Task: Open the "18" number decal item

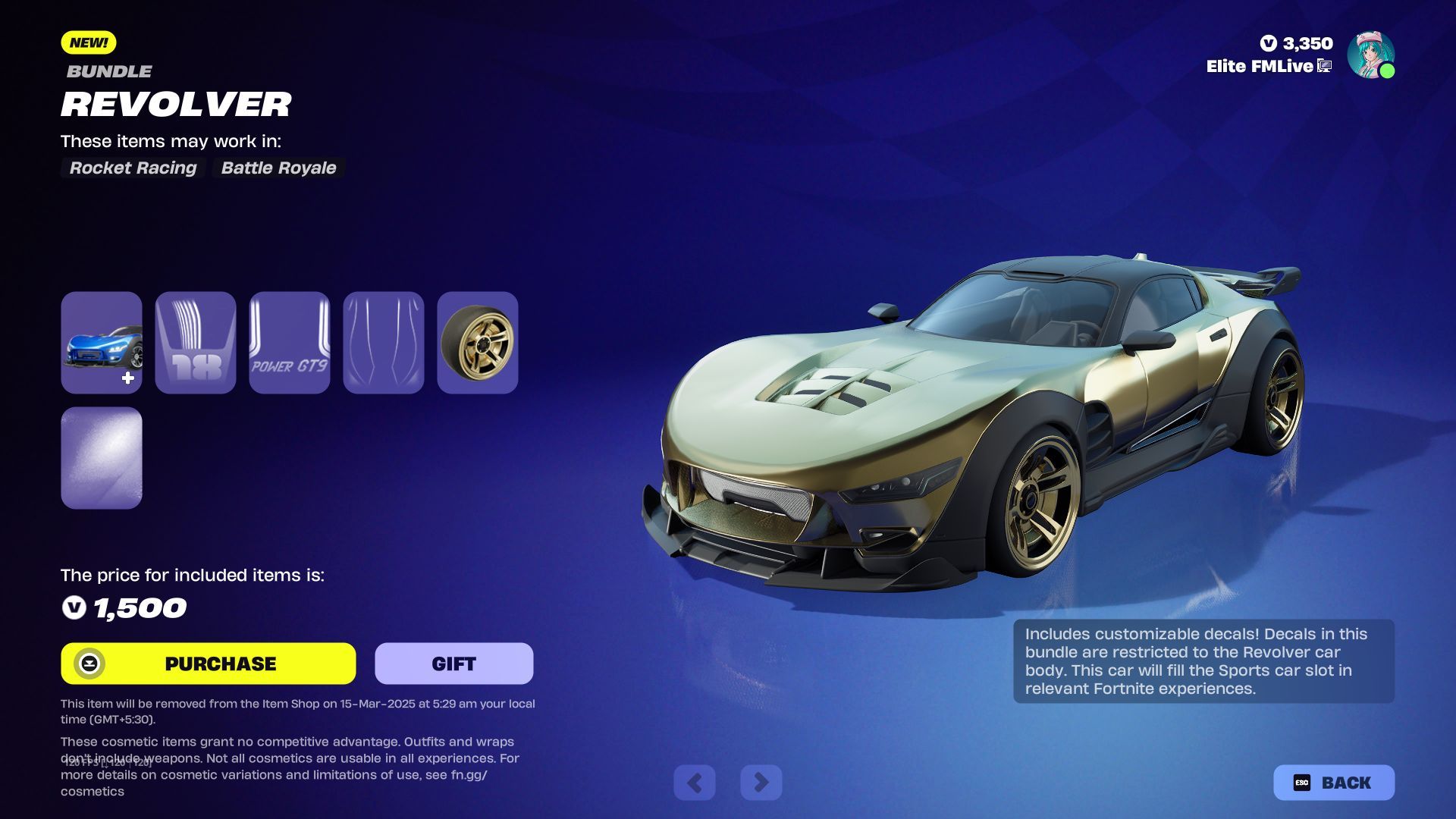Action: click(x=195, y=343)
